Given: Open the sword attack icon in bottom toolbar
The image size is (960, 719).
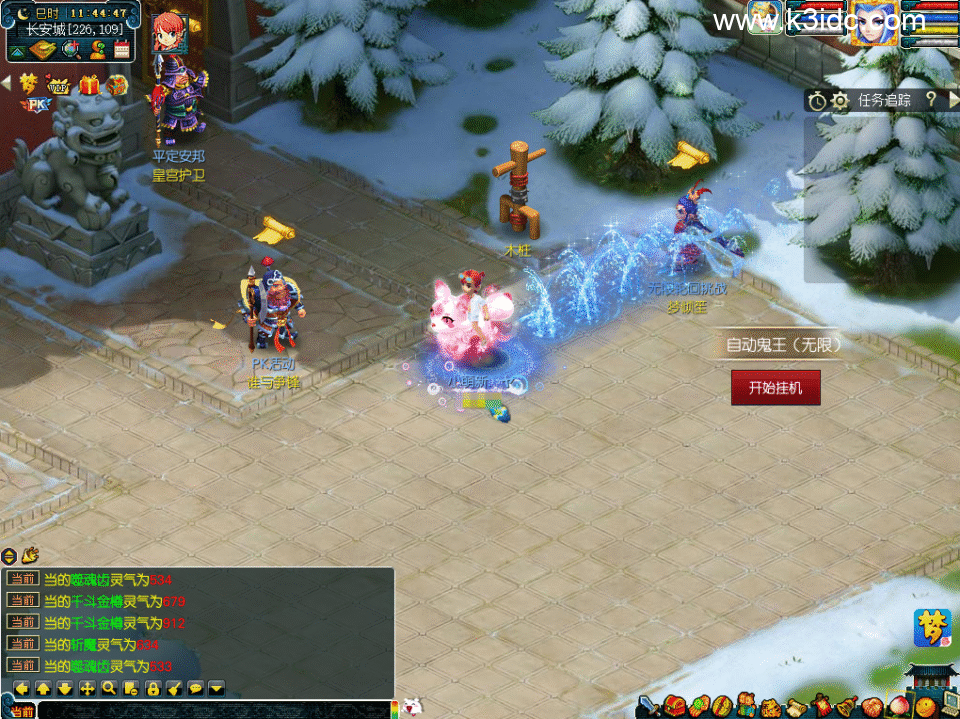Looking at the screenshot, I should click(648, 706).
